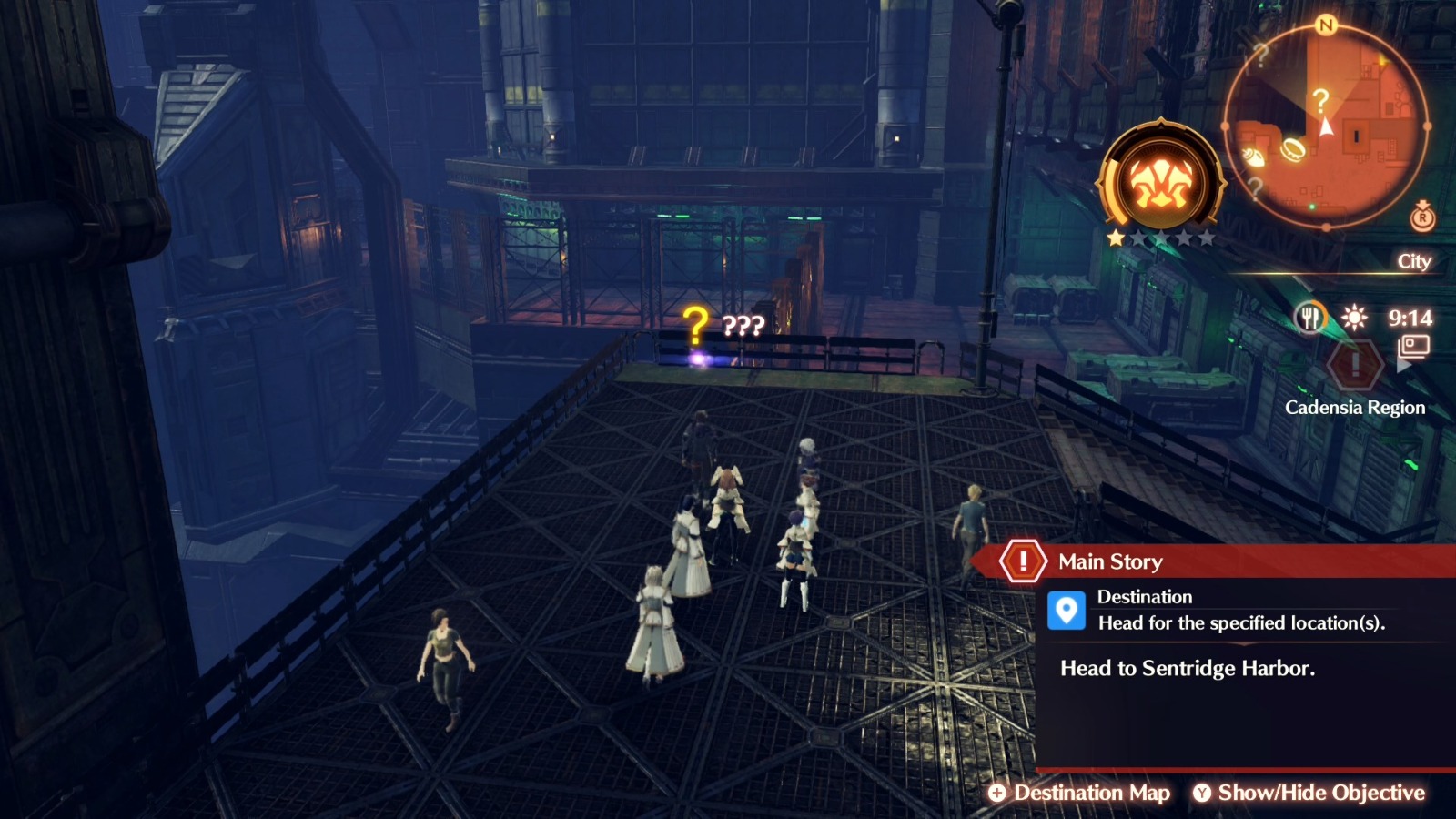Viewport: 1456px width, 819px height.
Task: Select the red hexagon alert icon
Action: pyautogui.click(x=1354, y=364)
